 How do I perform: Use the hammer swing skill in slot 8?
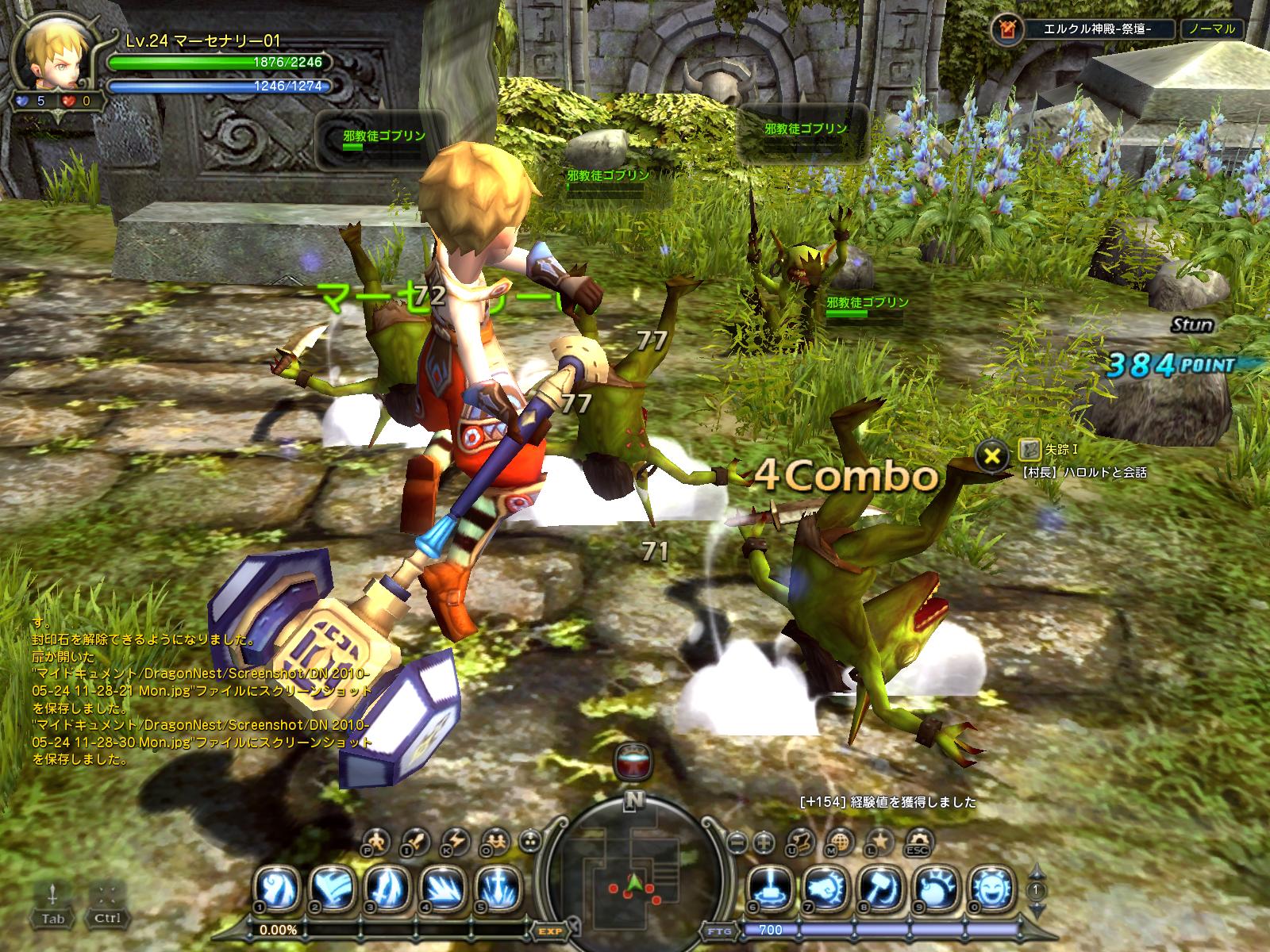click(881, 885)
